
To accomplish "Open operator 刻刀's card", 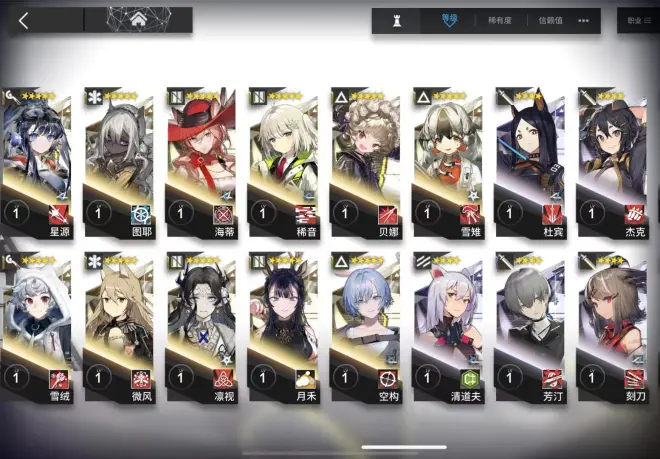I will click(611, 322).
